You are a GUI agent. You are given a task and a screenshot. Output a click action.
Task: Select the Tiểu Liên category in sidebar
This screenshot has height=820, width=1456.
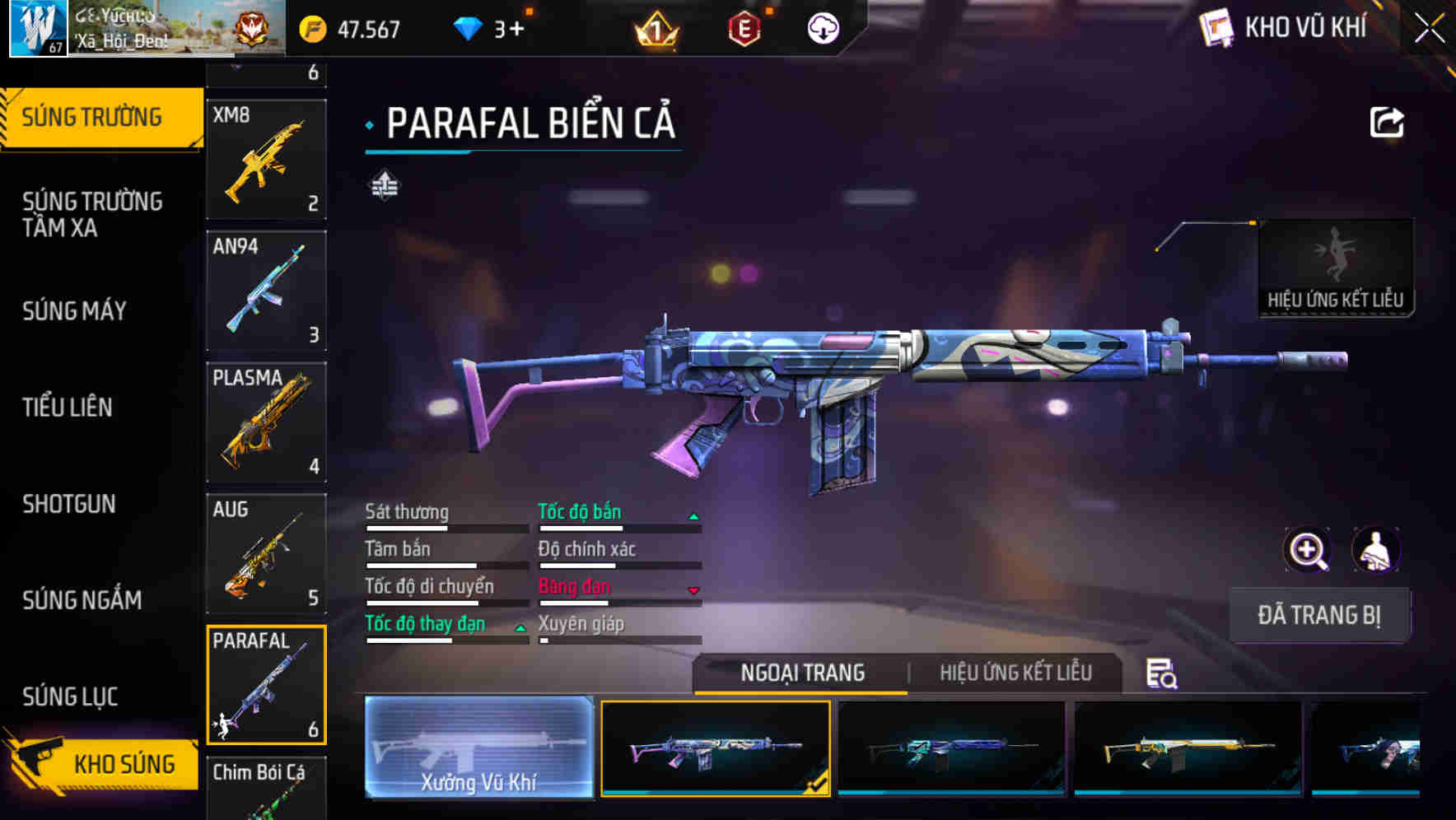(x=68, y=407)
